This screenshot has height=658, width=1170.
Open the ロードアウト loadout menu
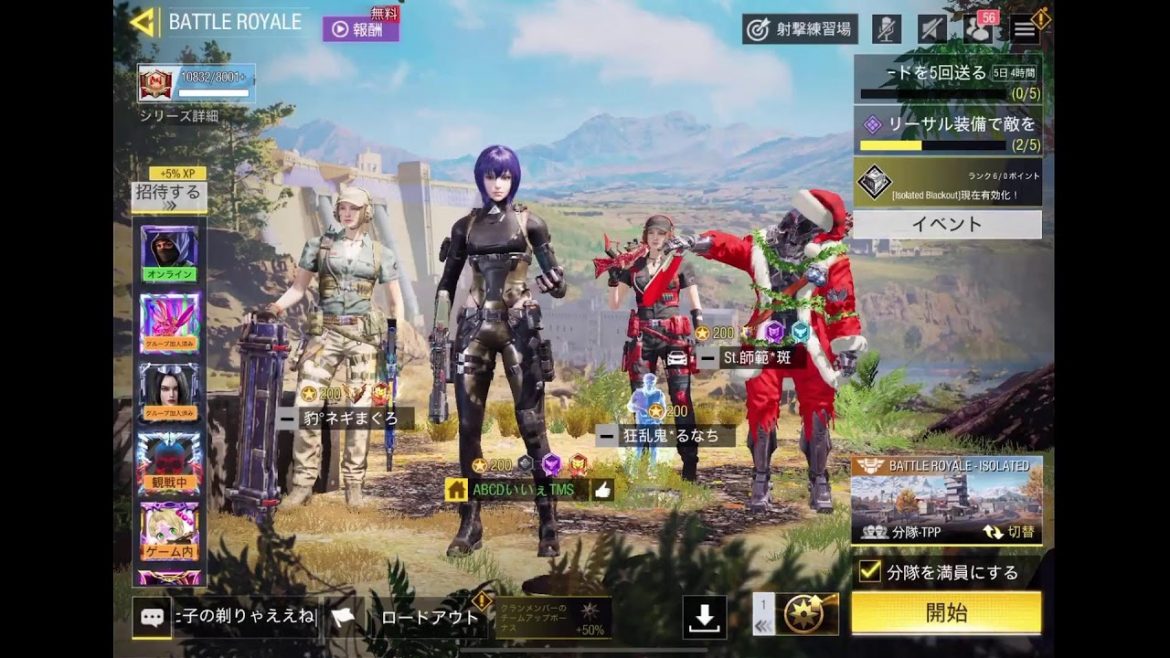[430, 617]
